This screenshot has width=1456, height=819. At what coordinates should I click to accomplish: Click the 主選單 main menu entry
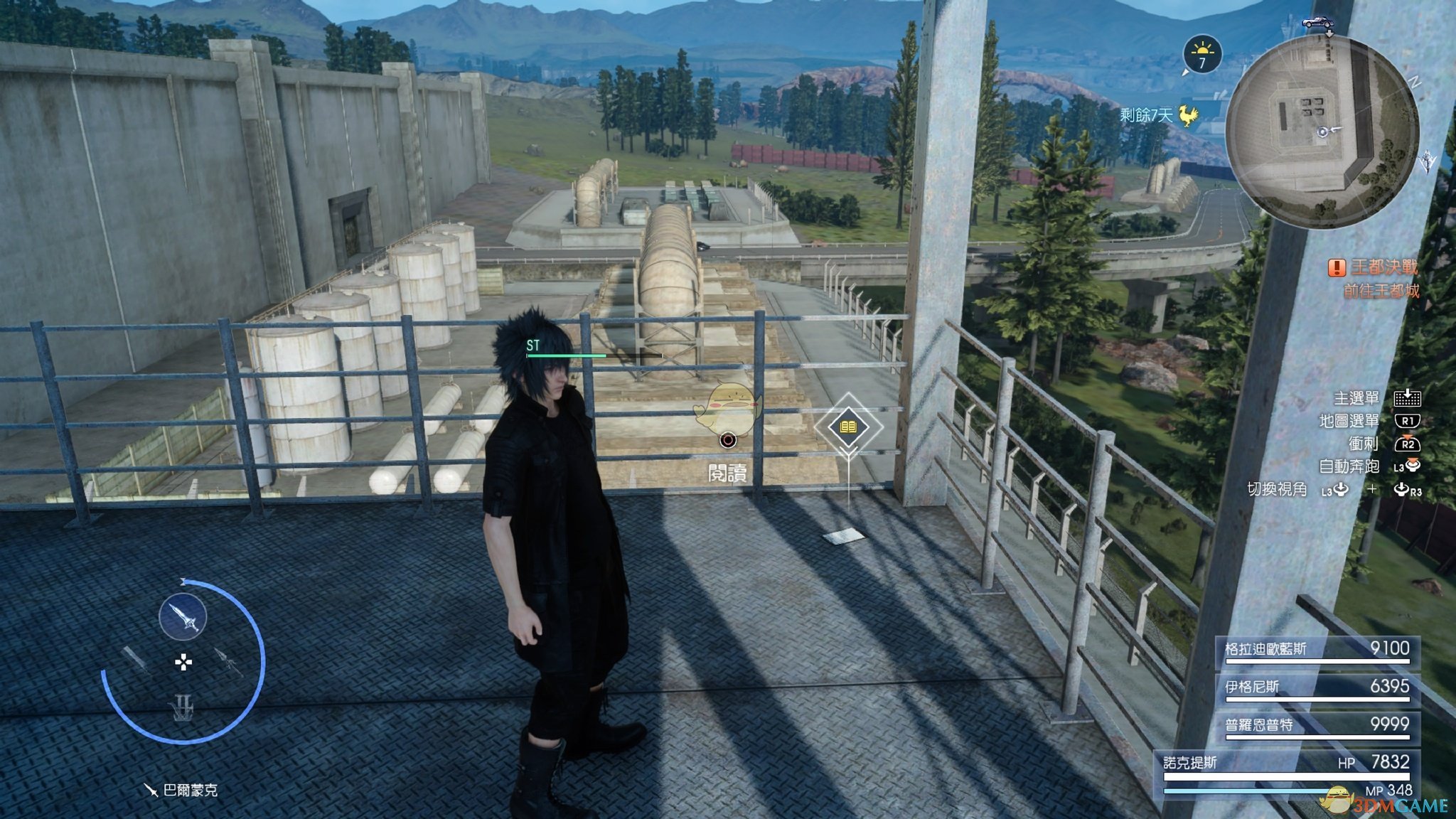pyautogui.click(x=1356, y=399)
